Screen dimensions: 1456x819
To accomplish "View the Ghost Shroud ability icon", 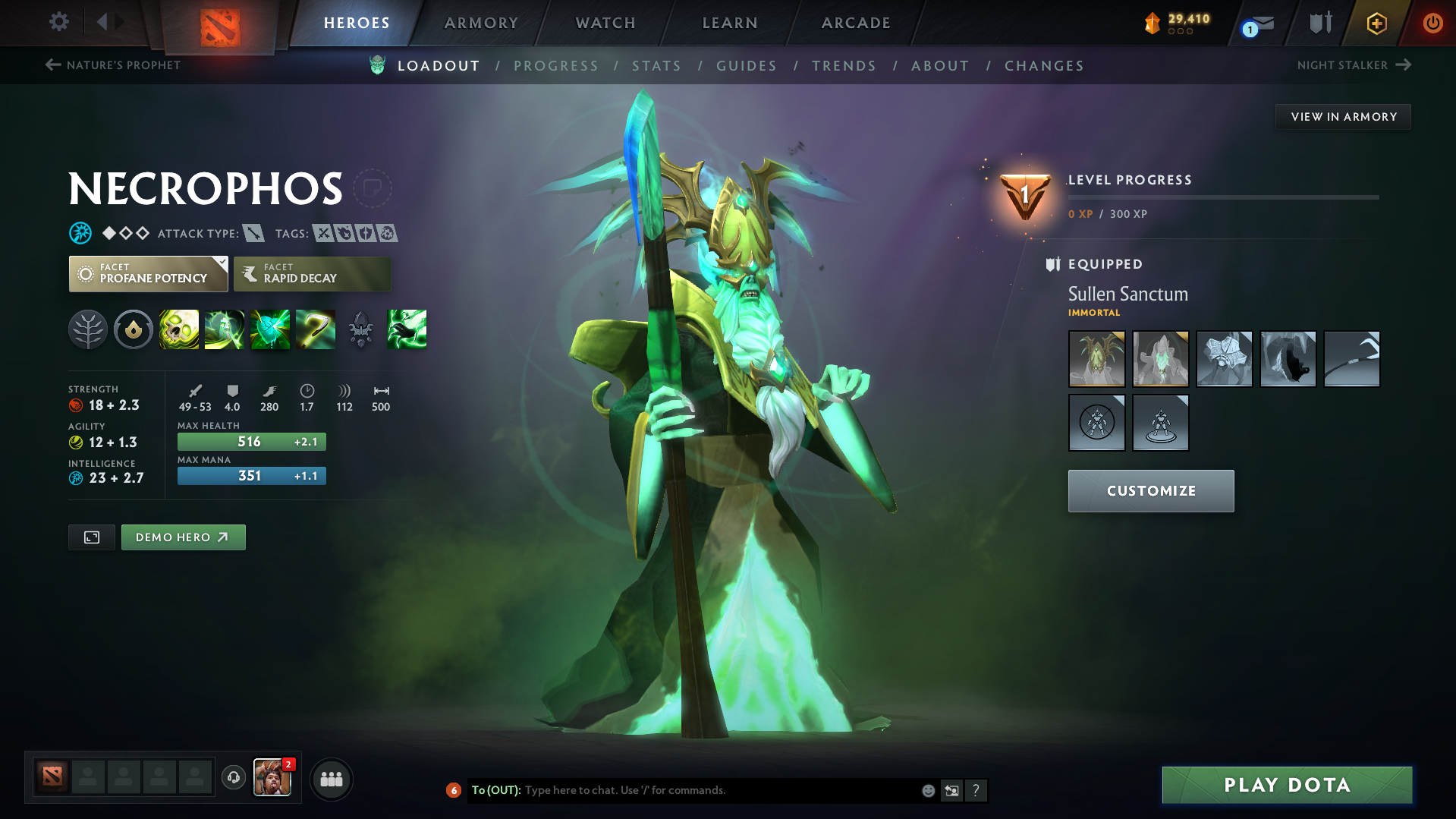I will (225, 329).
